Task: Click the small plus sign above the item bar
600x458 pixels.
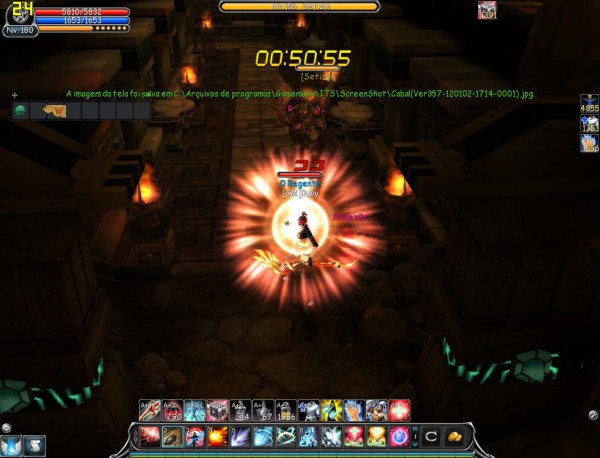Action: tap(14, 96)
